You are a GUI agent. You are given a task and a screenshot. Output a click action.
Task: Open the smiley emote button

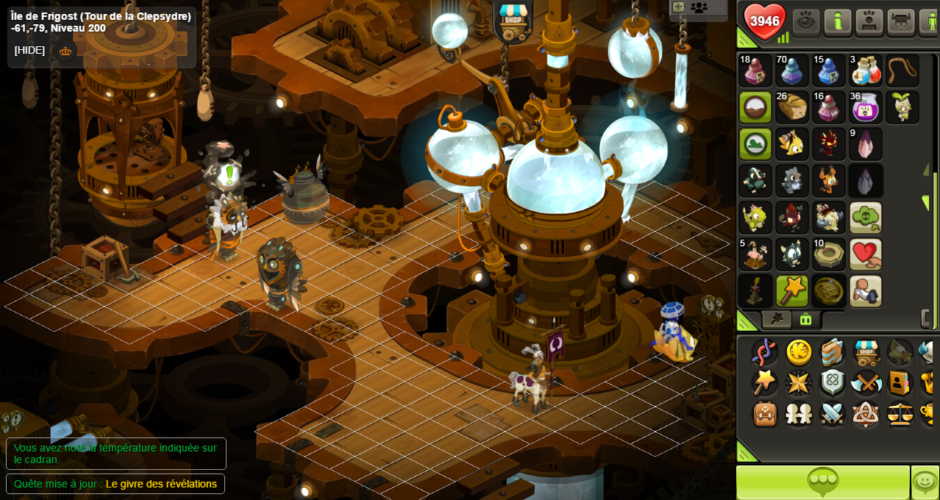point(925,482)
